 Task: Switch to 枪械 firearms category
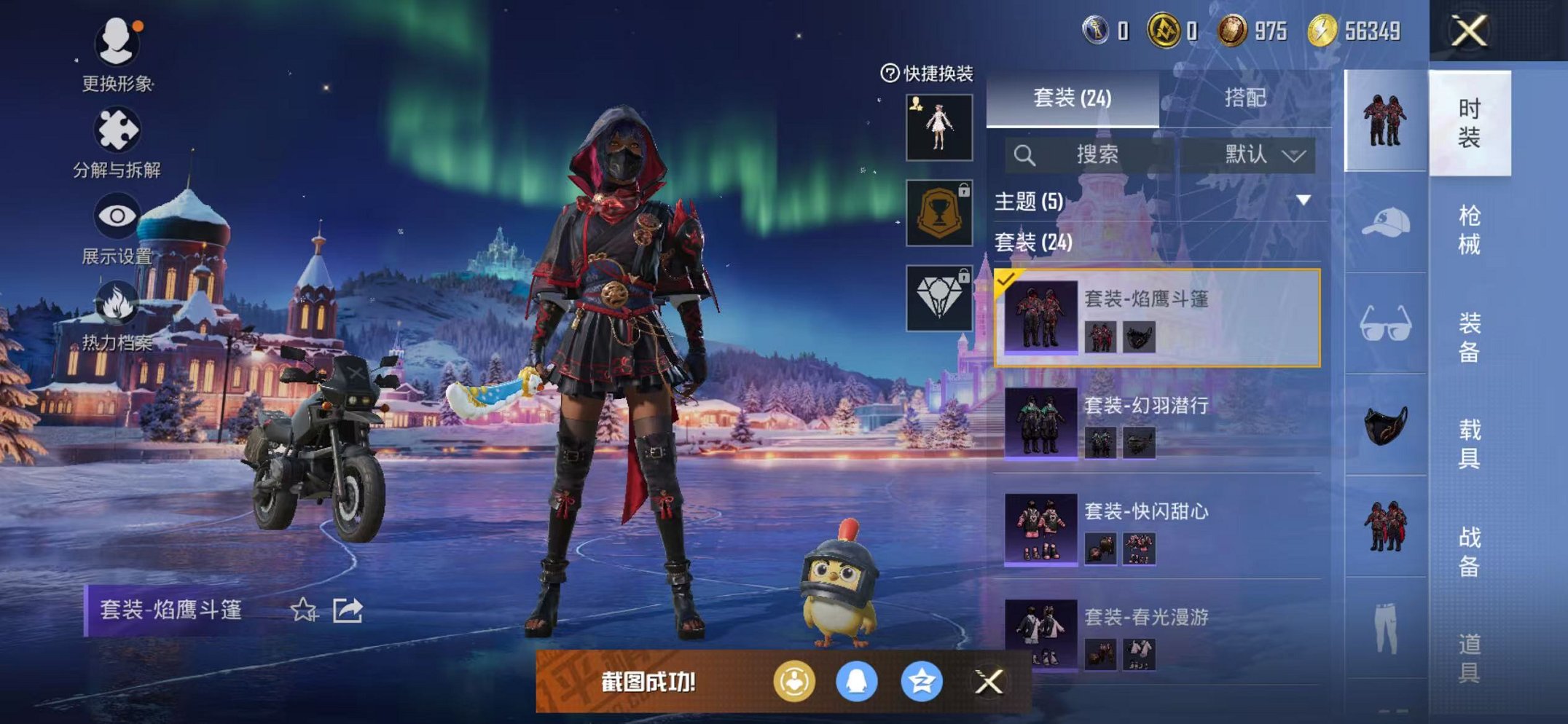coord(1469,230)
